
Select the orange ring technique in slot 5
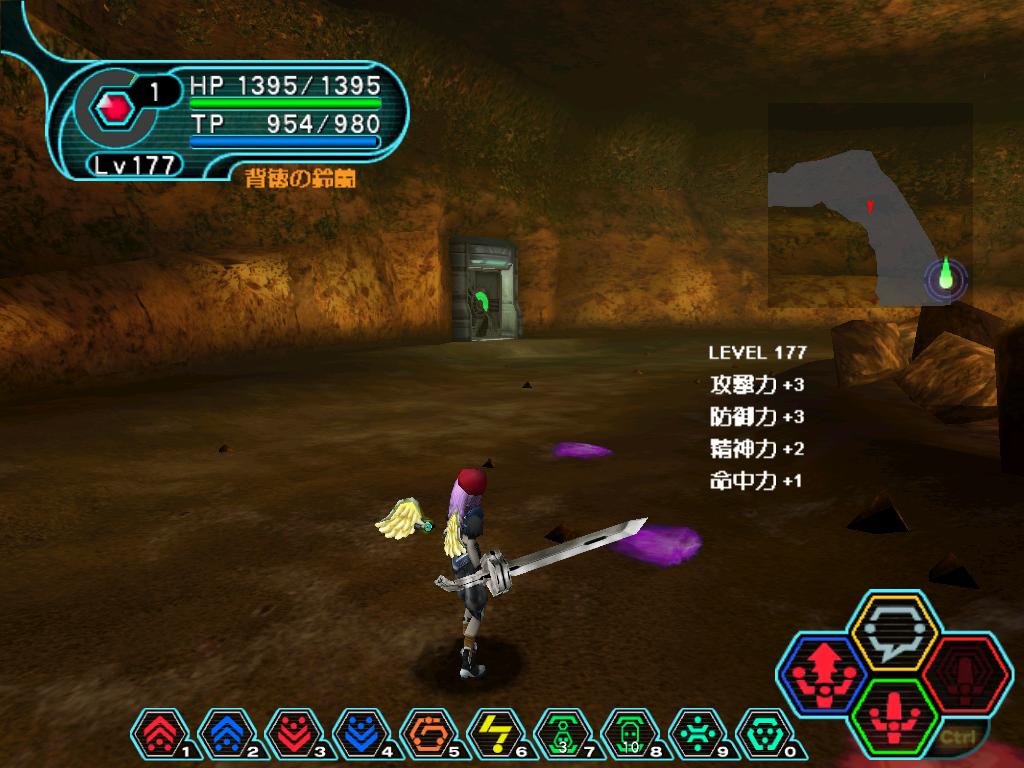[x=427, y=734]
